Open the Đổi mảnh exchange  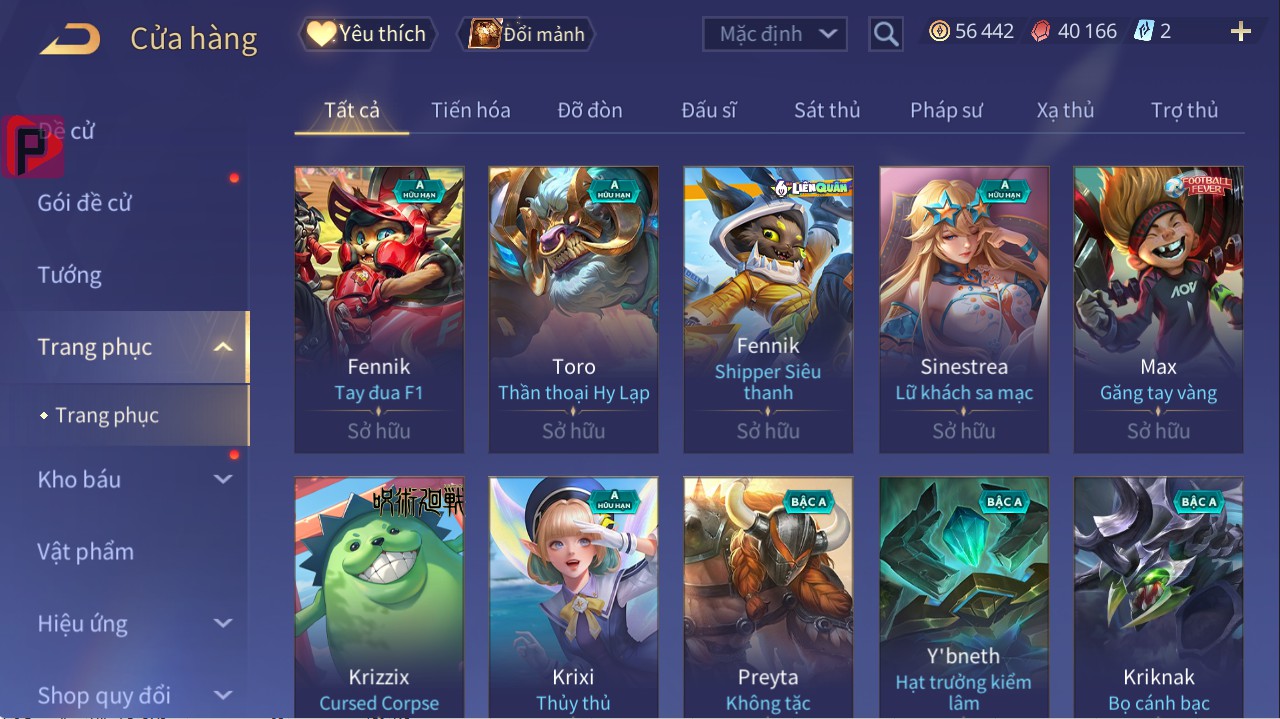click(x=527, y=34)
